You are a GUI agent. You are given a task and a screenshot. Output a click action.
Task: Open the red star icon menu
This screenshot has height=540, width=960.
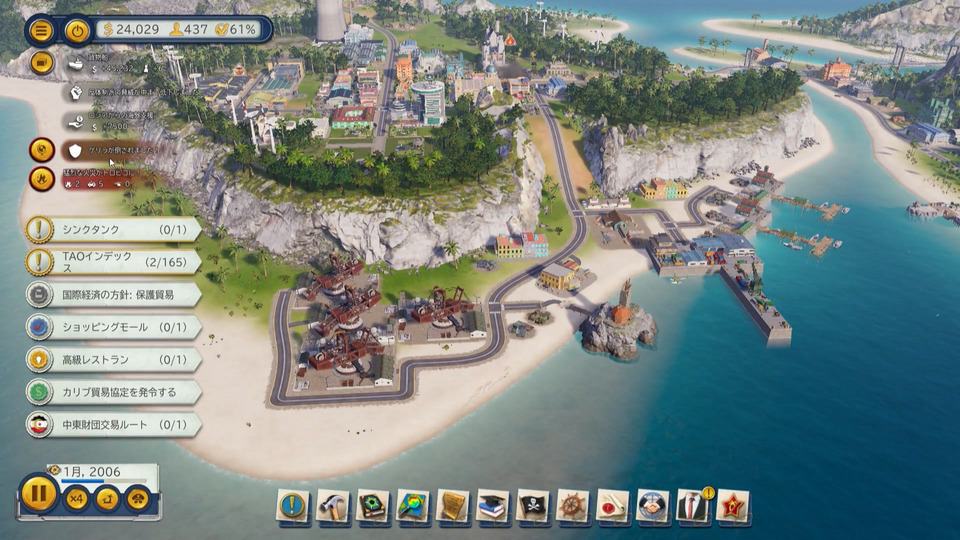coord(733,506)
